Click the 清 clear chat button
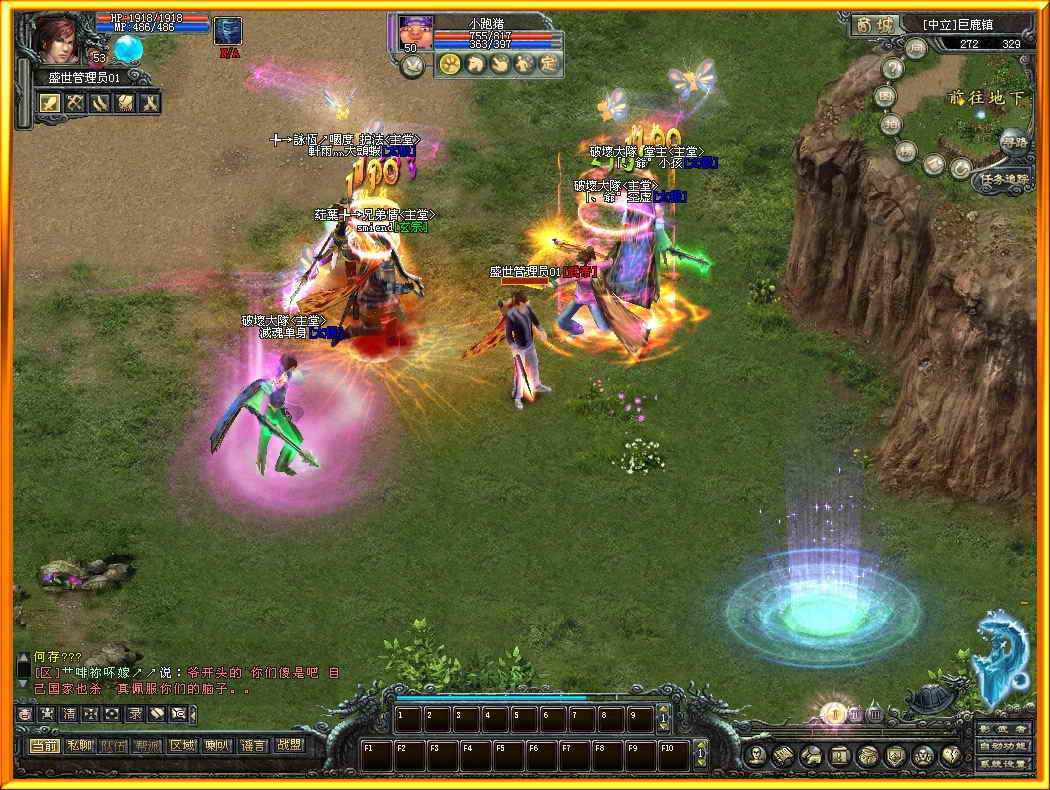This screenshot has width=1050, height=790. pyautogui.click(x=70, y=714)
